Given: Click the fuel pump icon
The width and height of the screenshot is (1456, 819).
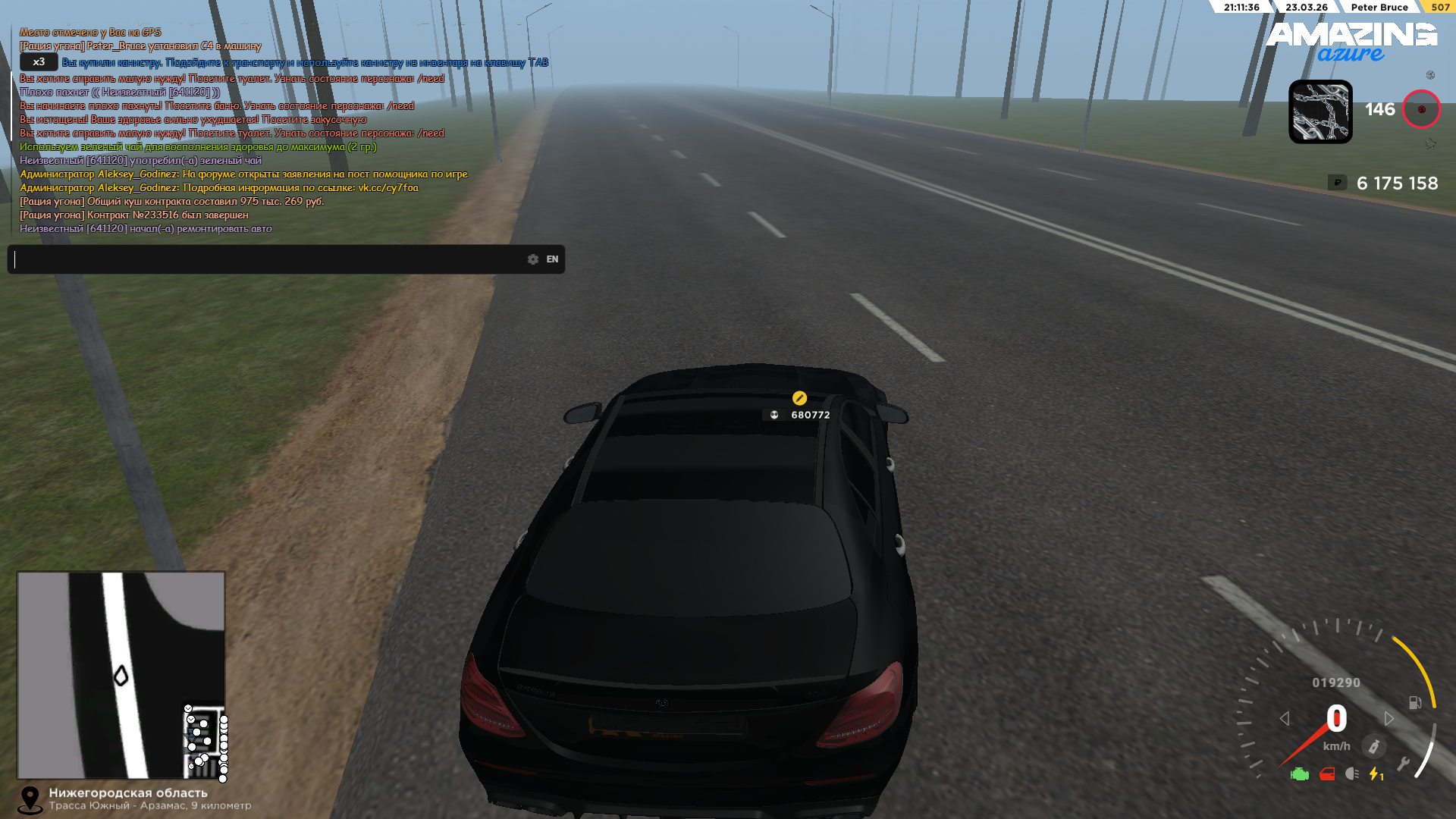Looking at the screenshot, I should [x=1415, y=703].
